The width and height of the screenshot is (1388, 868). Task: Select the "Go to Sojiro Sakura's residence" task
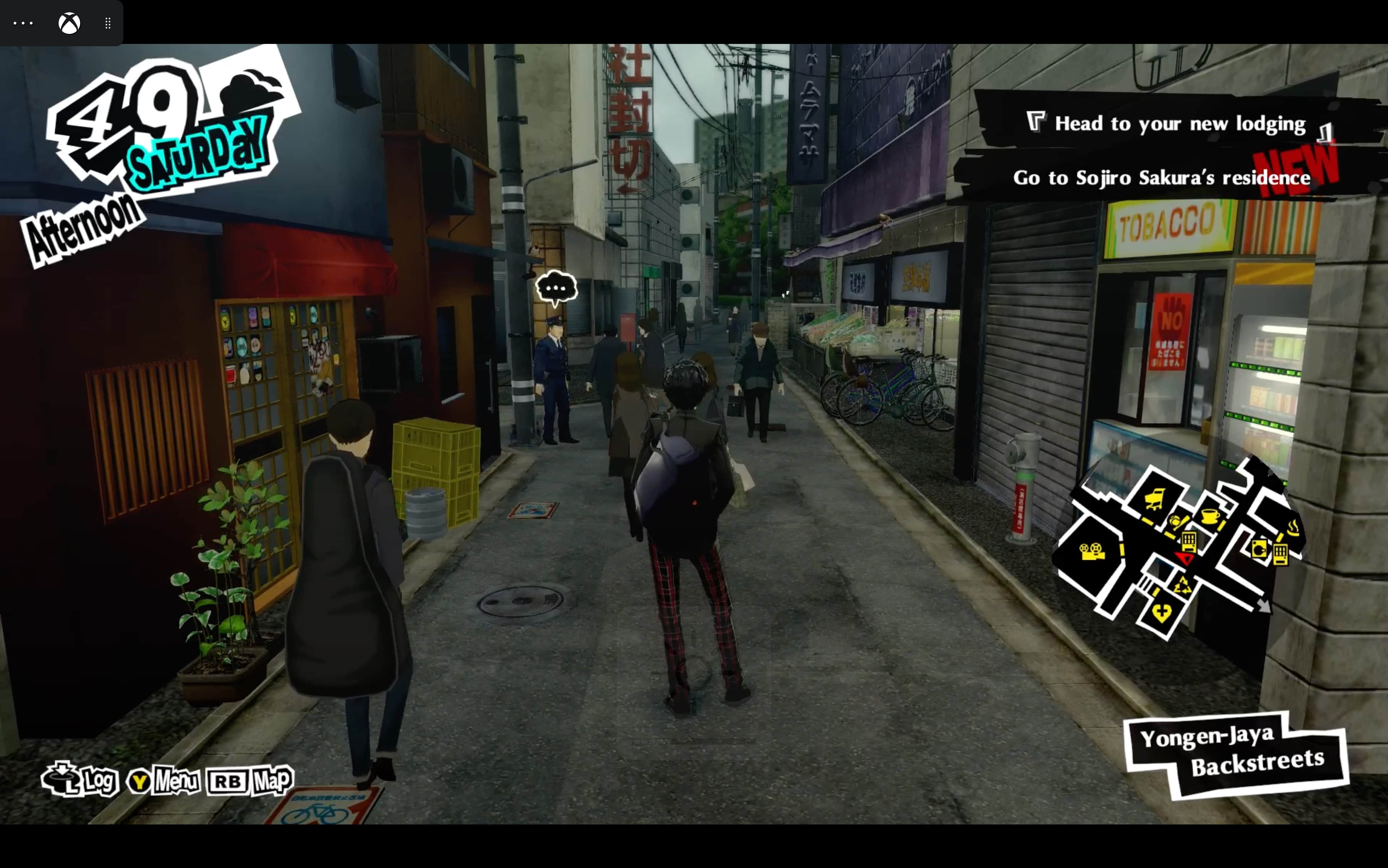click(x=1161, y=178)
